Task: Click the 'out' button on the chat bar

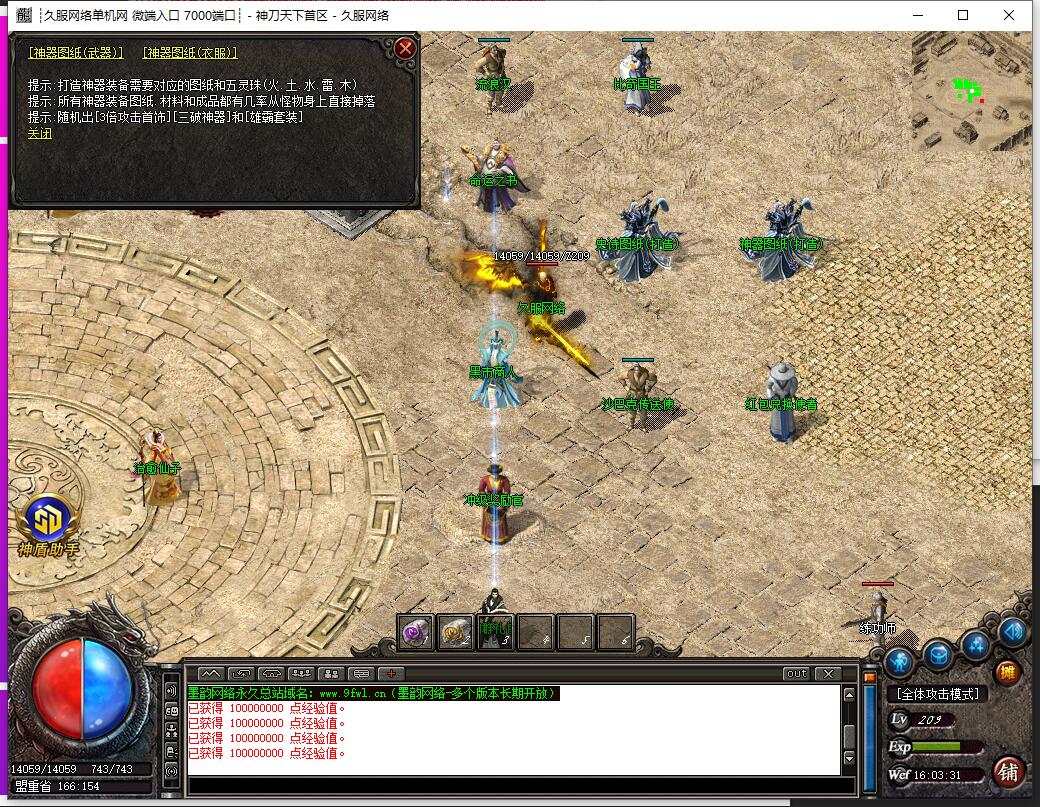Action: tap(796, 674)
